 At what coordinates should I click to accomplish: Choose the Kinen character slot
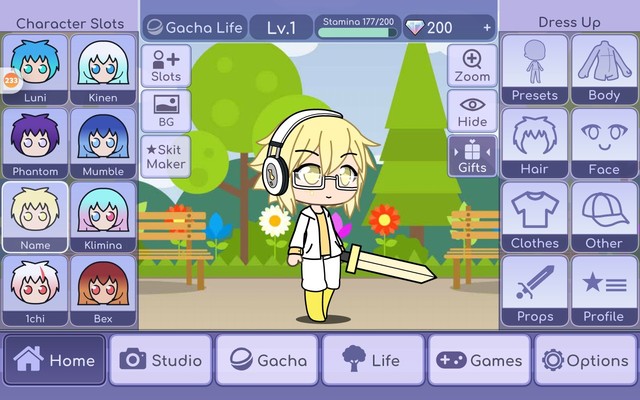(103, 70)
